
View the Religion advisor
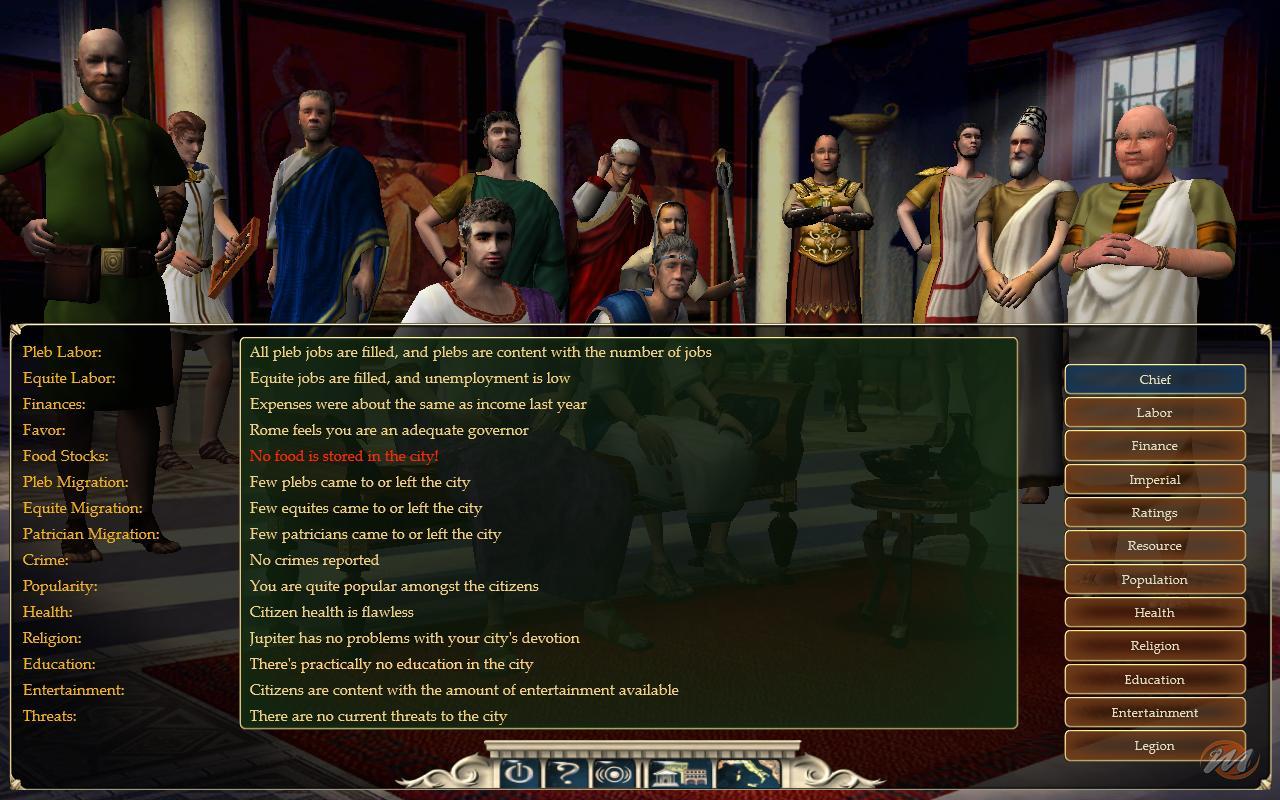tap(1154, 645)
